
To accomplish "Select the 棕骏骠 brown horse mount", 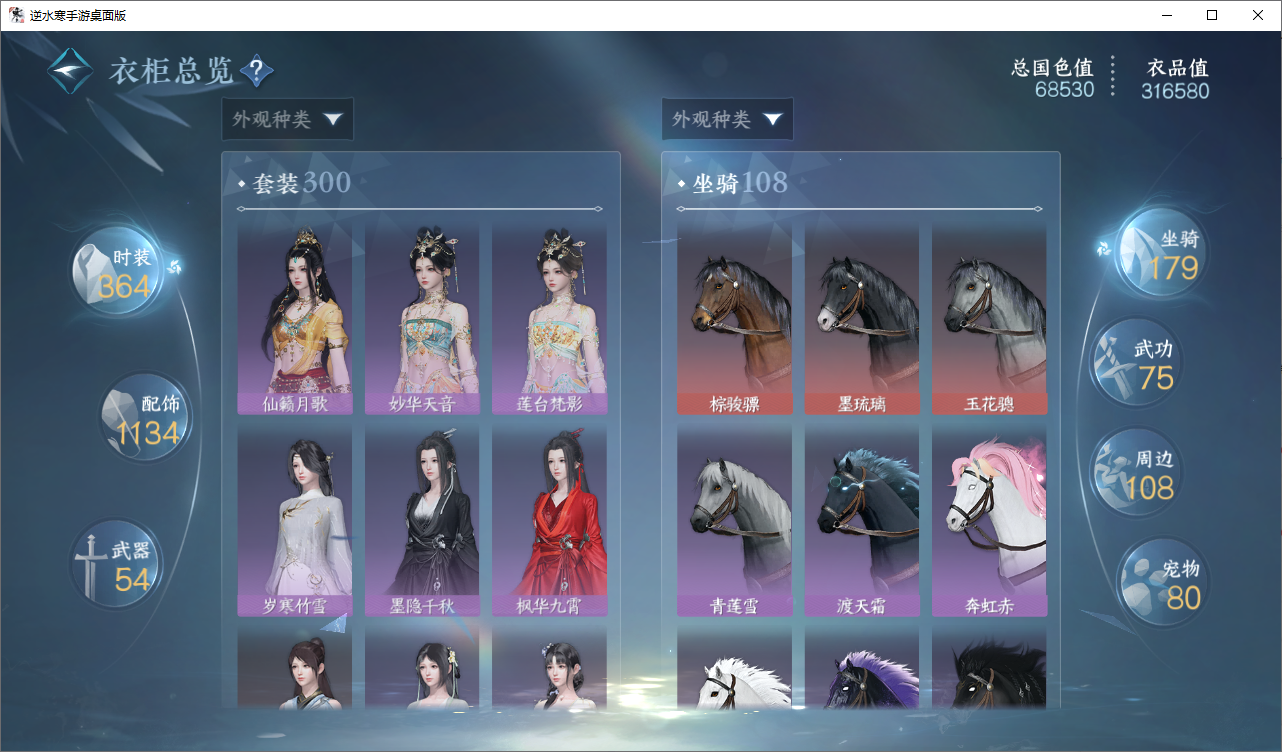I will (x=734, y=318).
